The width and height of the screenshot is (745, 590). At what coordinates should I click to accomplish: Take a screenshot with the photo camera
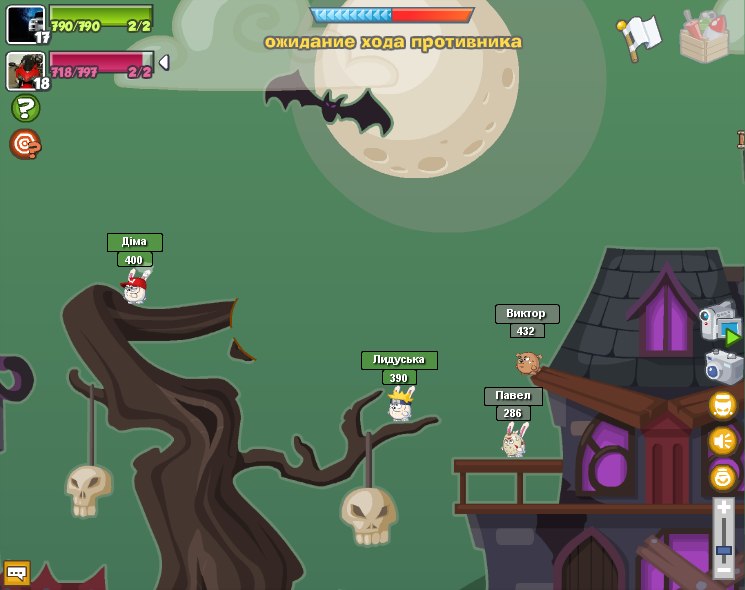pyautogui.click(x=723, y=367)
